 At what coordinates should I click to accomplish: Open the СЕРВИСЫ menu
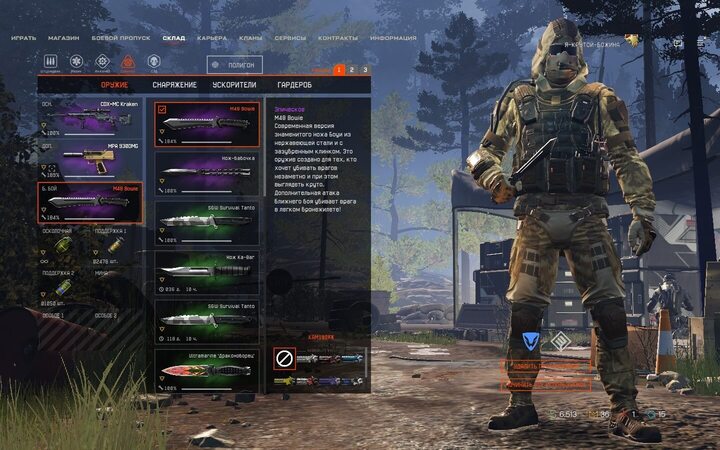click(292, 38)
